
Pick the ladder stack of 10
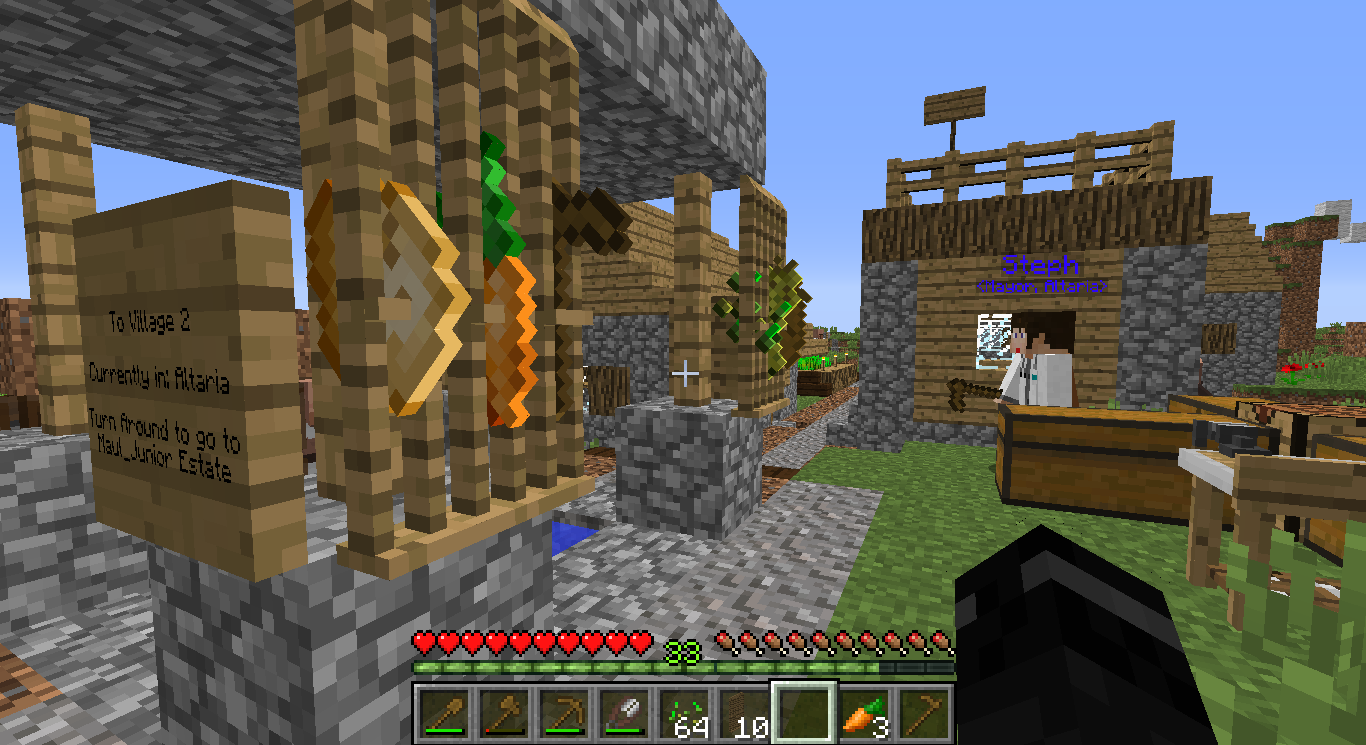pos(743,713)
